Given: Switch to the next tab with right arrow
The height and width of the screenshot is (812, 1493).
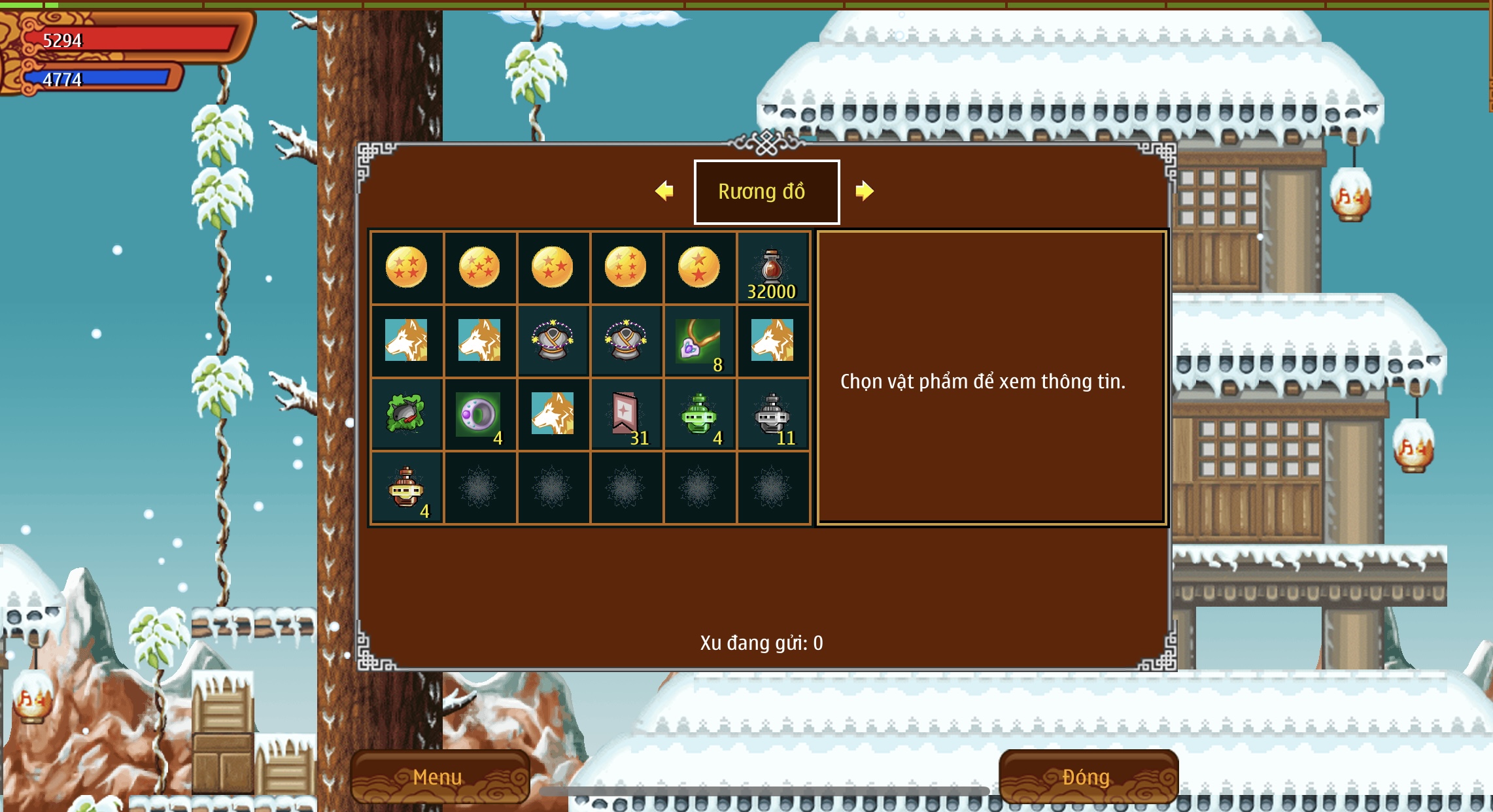Looking at the screenshot, I should pos(864,191).
